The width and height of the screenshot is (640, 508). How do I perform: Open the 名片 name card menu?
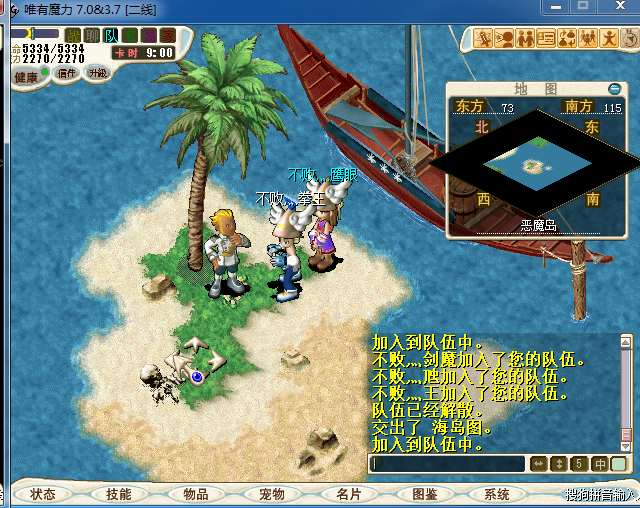(347, 494)
